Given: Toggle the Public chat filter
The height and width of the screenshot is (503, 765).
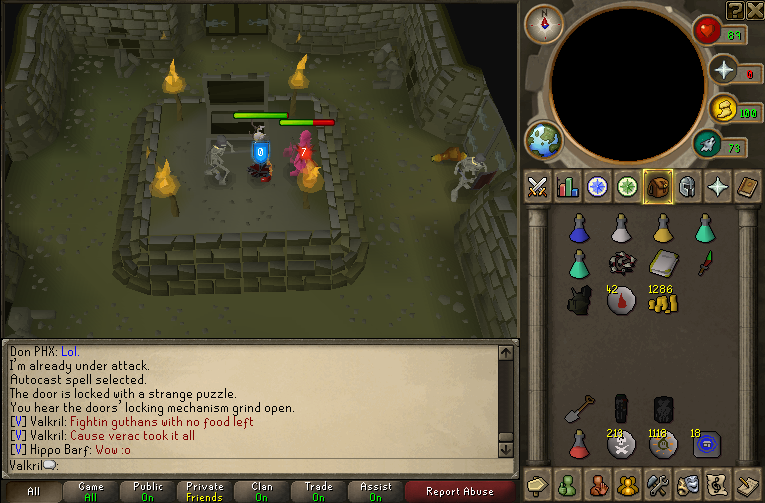Looking at the screenshot, I should pyautogui.click(x=148, y=491).
